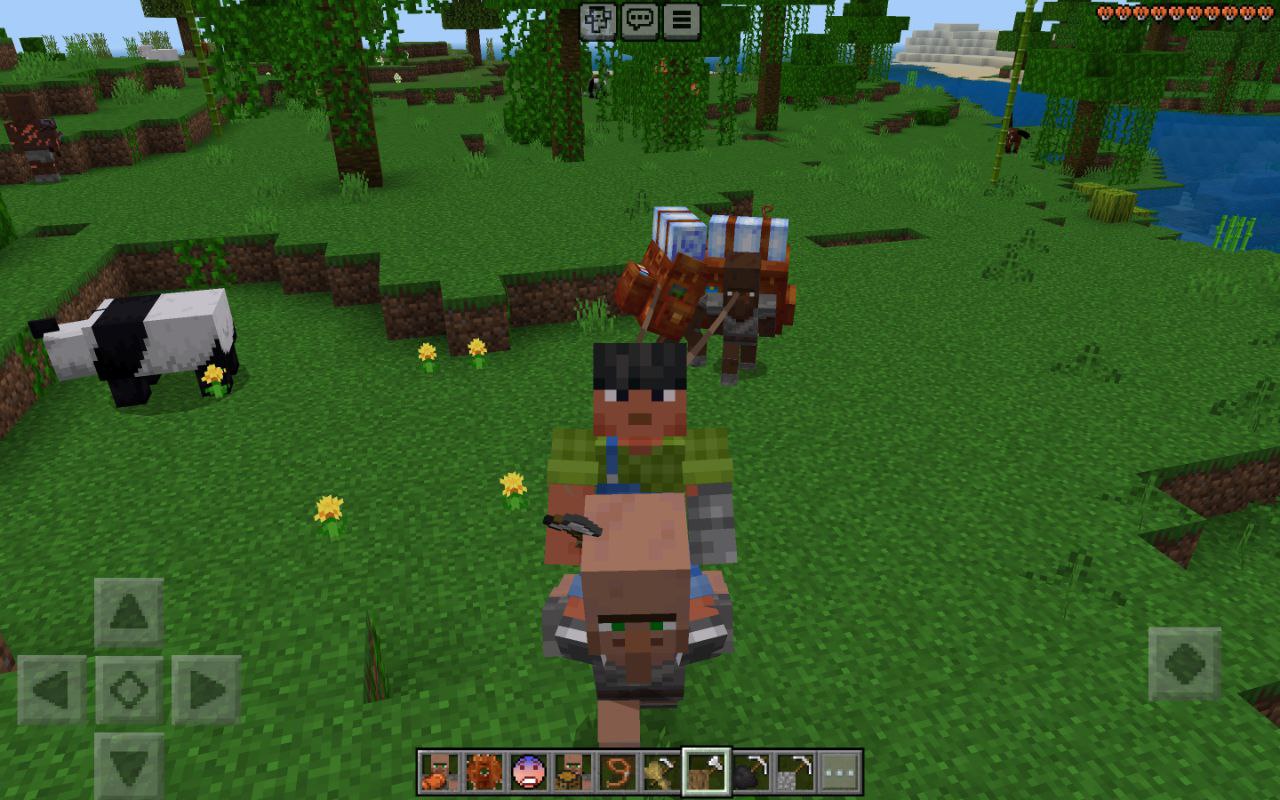Tap the centre diamond of the D-pad
1280x800 pixels.
click(x=129, y=690)
